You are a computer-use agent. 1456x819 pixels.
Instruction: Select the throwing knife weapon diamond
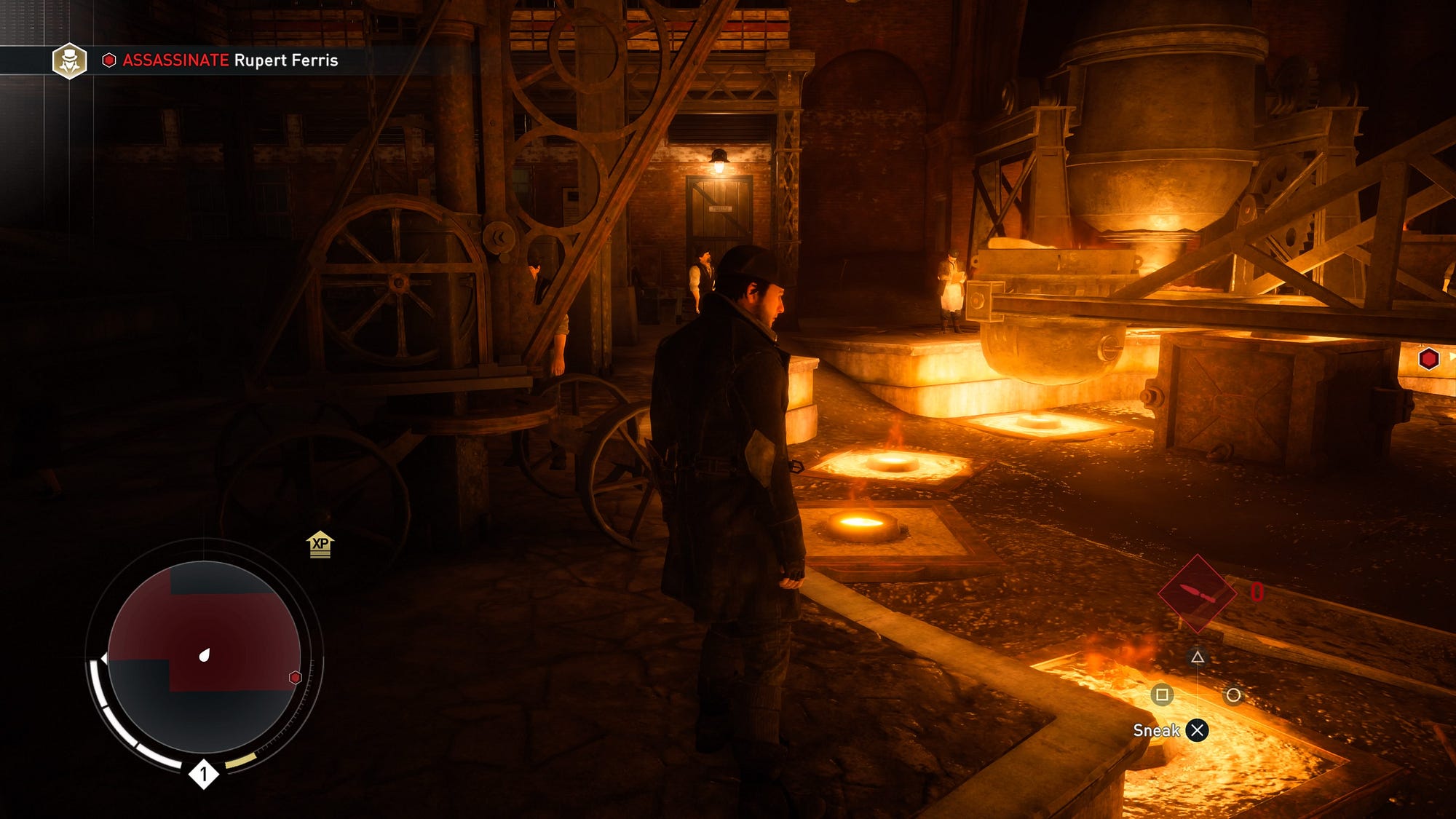[1197, 593]
